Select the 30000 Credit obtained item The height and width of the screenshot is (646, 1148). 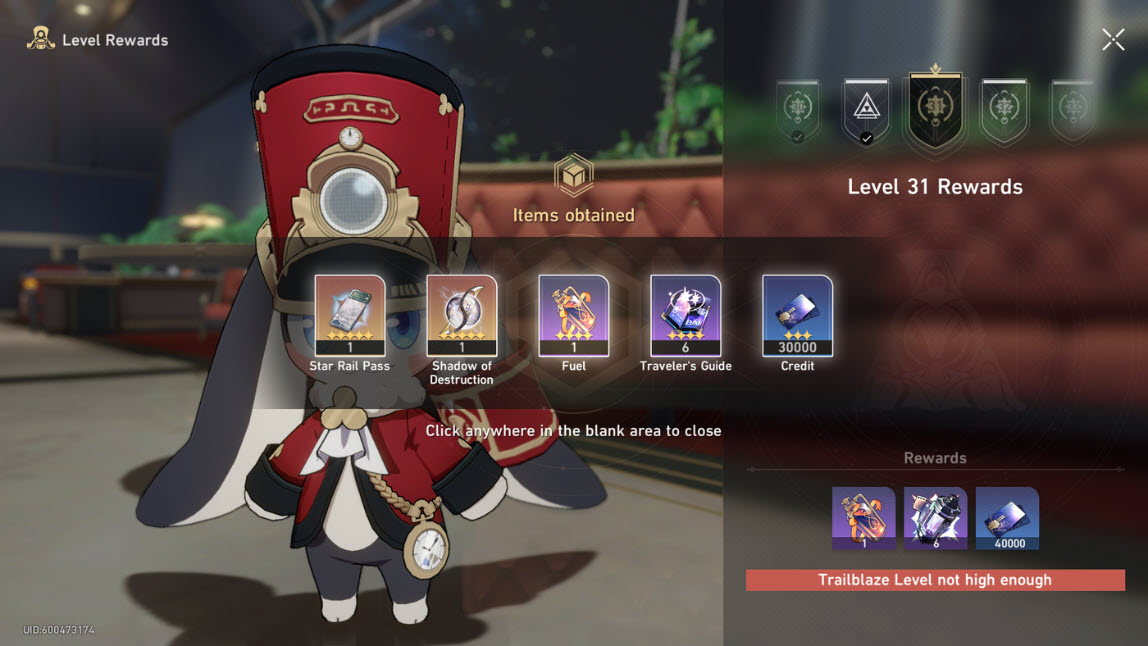[797, 315]
